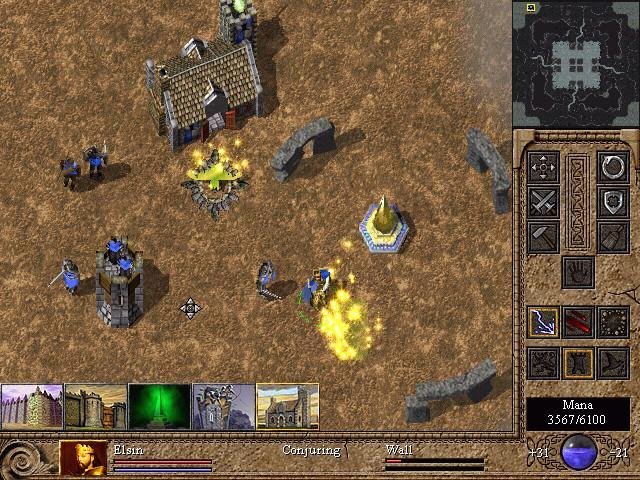The width and height of the screenshot is (640, 480).
Task: Click the minimap overview
Action: tap(575, 62)
